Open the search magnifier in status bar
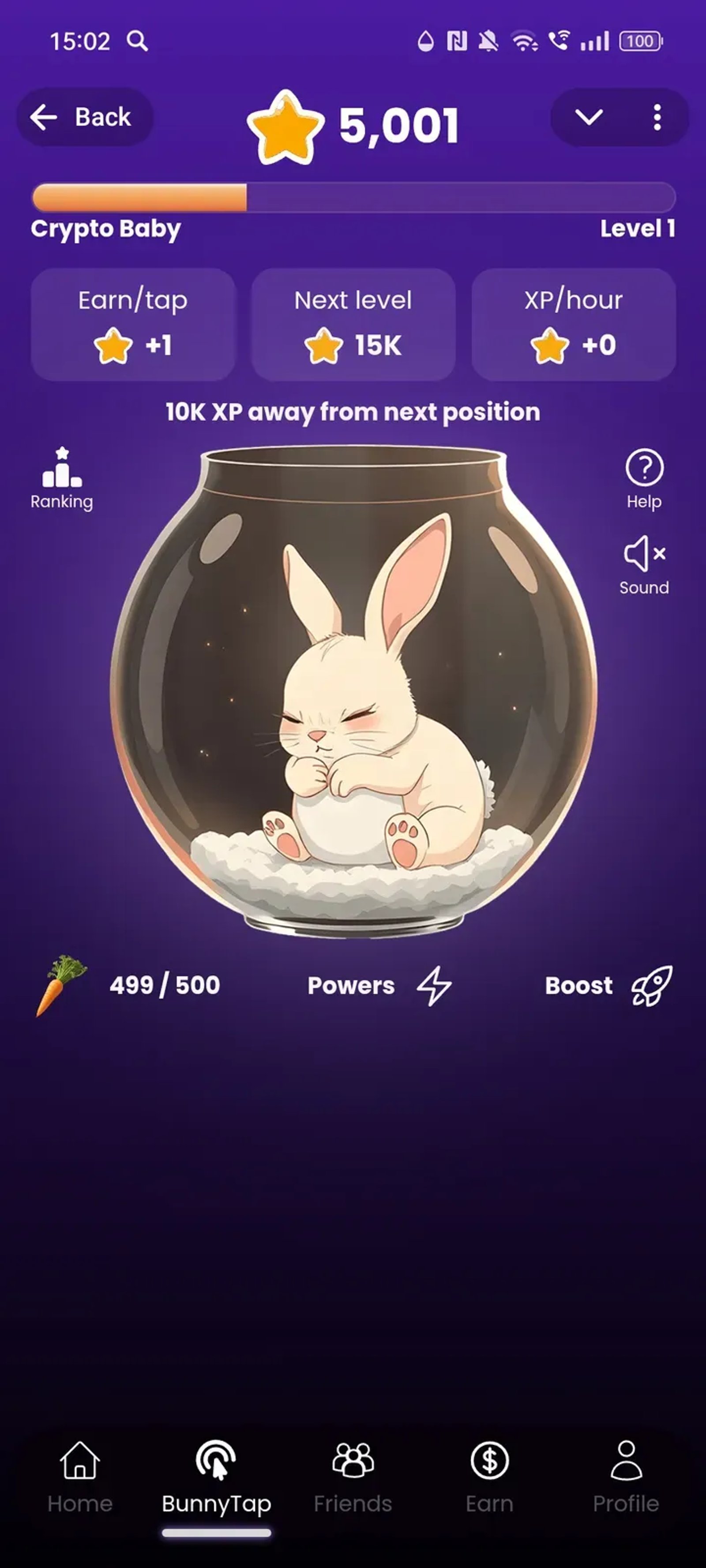Image resolution: width=706 pixels, height=1568 pixels. tap(138, 40)
